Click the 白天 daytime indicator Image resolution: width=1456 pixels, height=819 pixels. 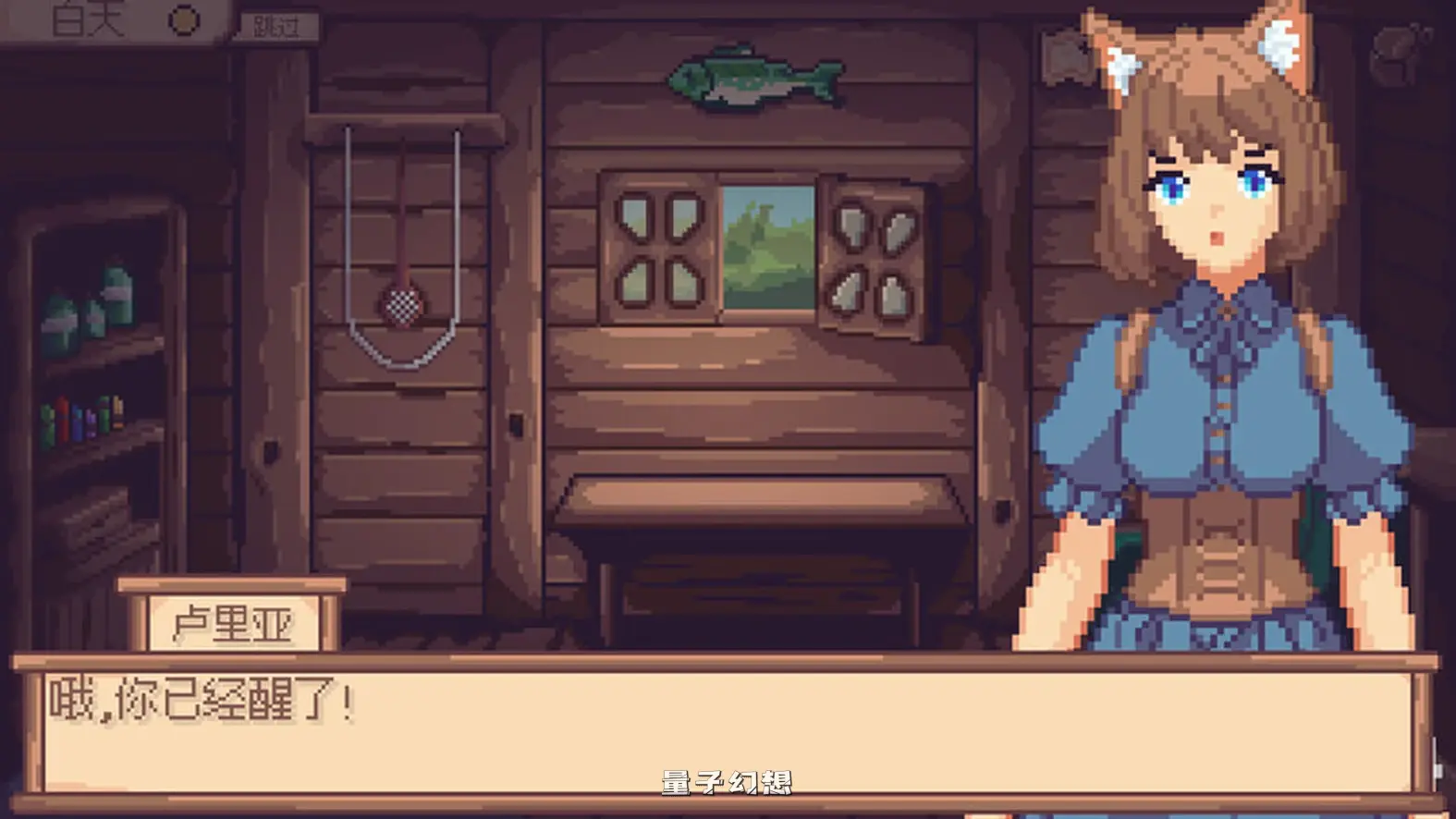(90, 20)
